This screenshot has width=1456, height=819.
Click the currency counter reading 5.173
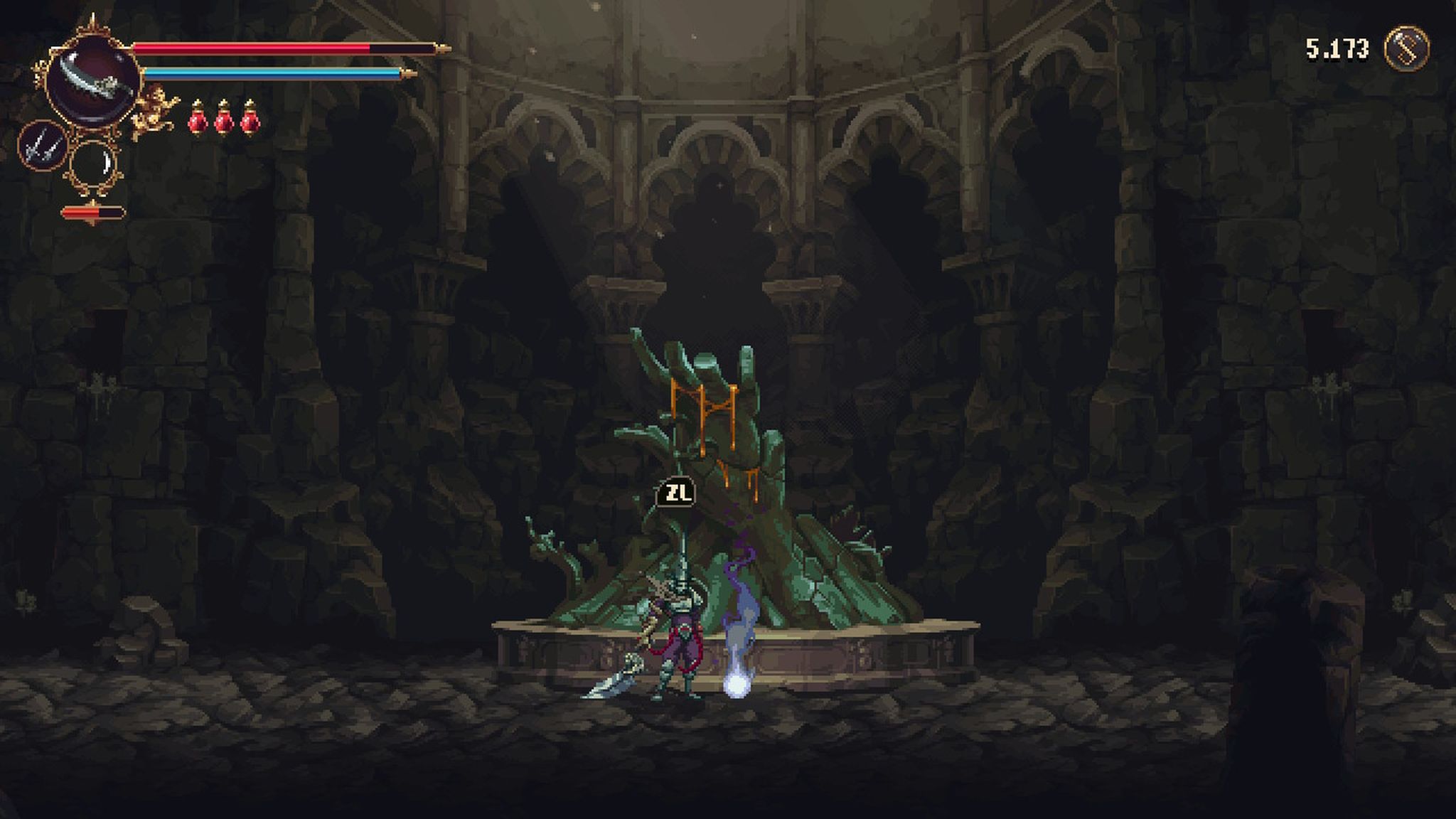coord(1337,47)
